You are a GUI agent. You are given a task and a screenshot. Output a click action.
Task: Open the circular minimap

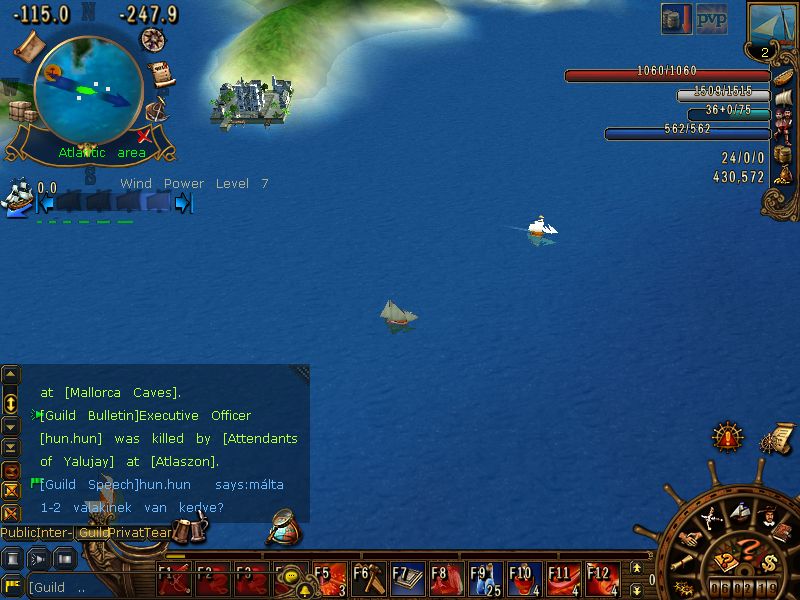[x=87, y=89]
